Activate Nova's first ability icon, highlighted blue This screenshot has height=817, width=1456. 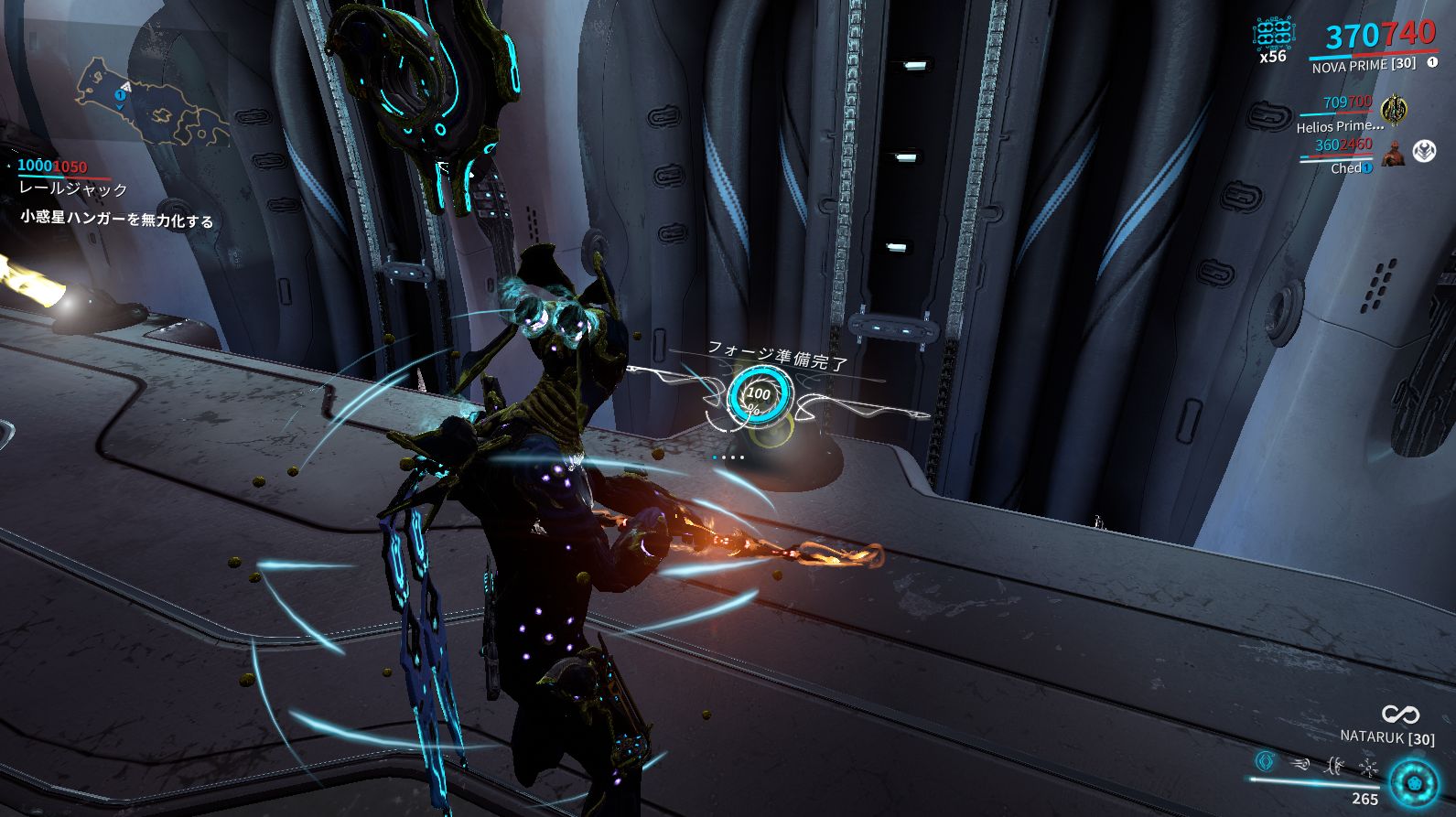pos(1266,760)
